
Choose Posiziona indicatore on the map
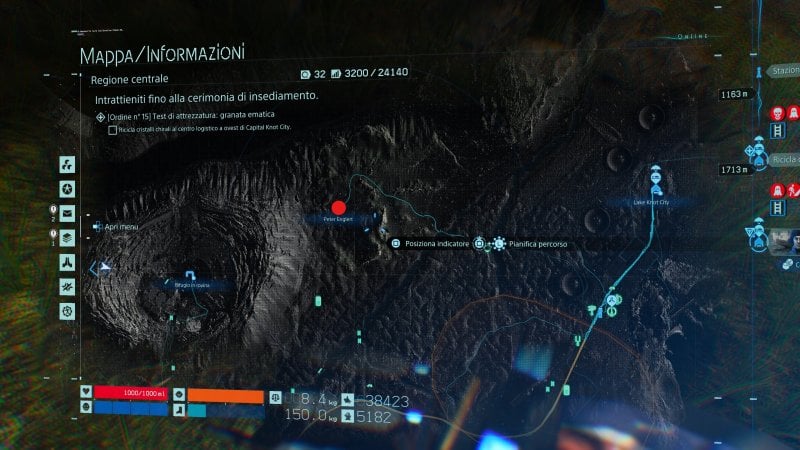(x=430, y=243)
